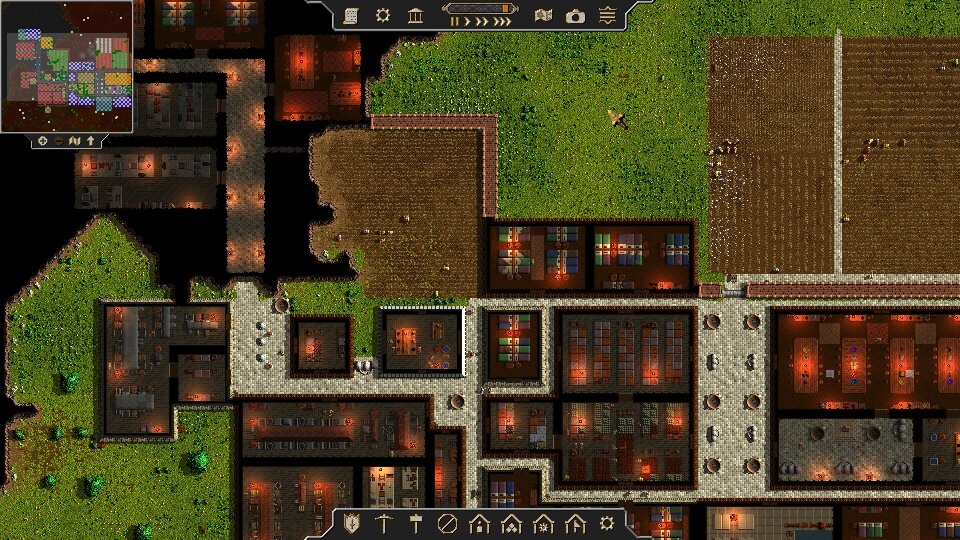Select the crossed-circle cancel tool
The width and height of the screenshot is (960, 540).
click(447, 523)
